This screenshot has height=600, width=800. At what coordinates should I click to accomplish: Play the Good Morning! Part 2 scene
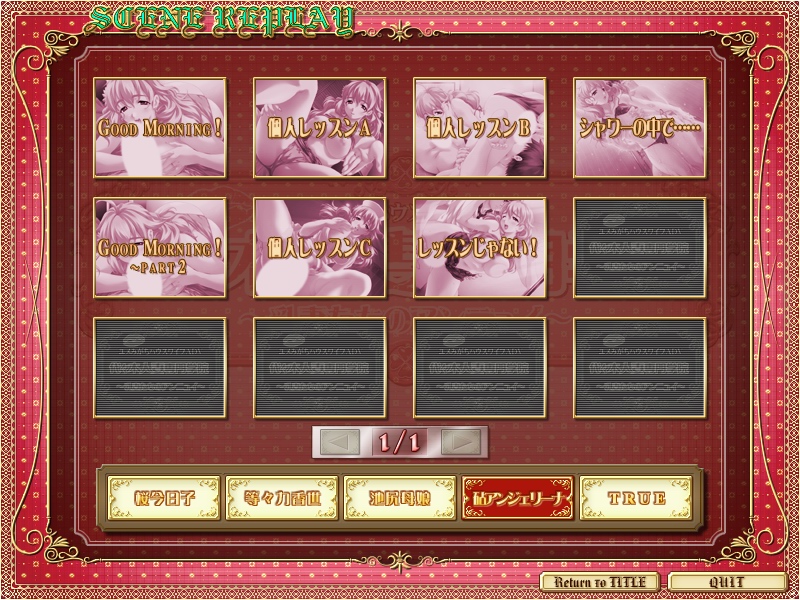tap(160, 247)
